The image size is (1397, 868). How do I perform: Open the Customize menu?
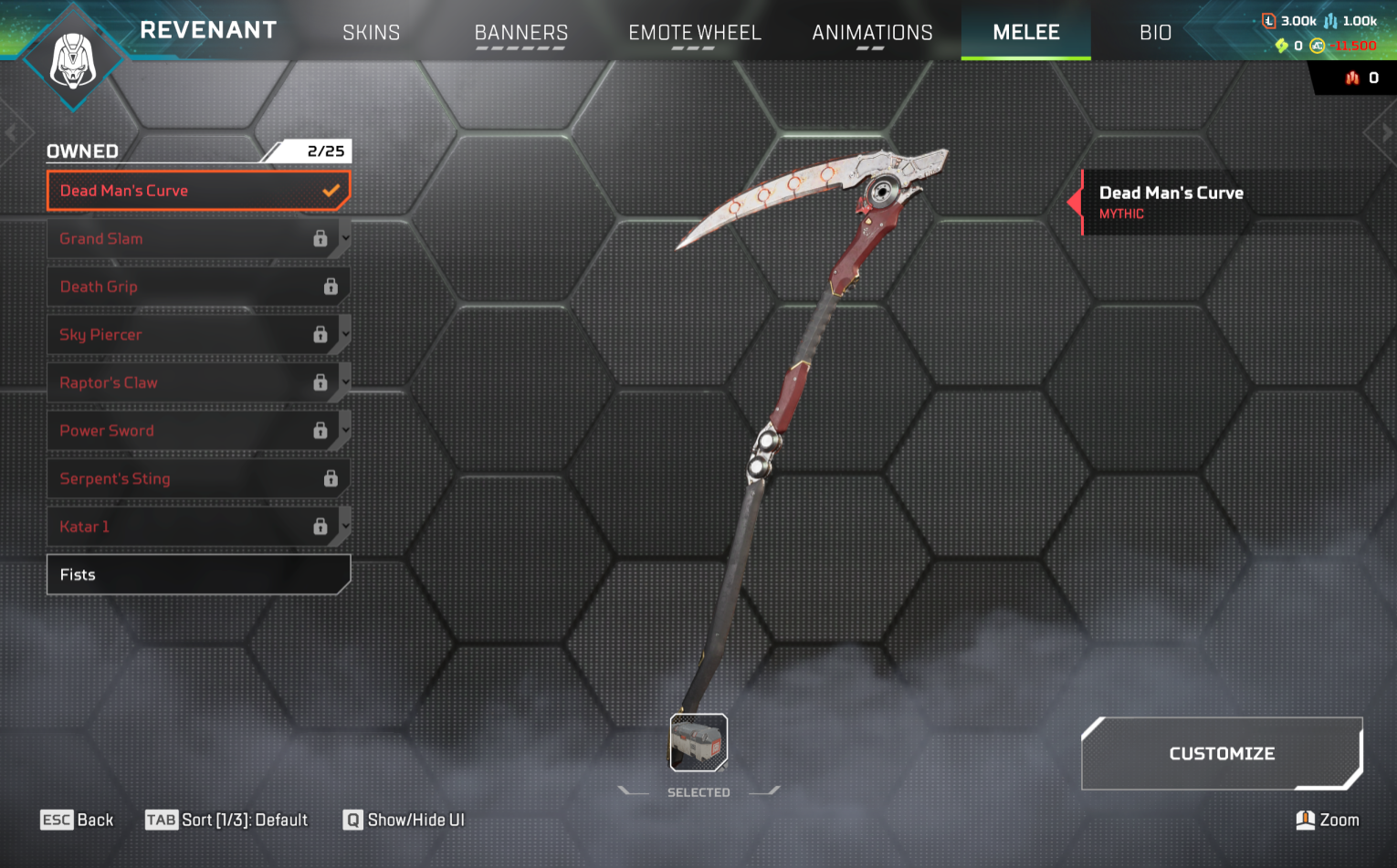[x=1221, y=754]
